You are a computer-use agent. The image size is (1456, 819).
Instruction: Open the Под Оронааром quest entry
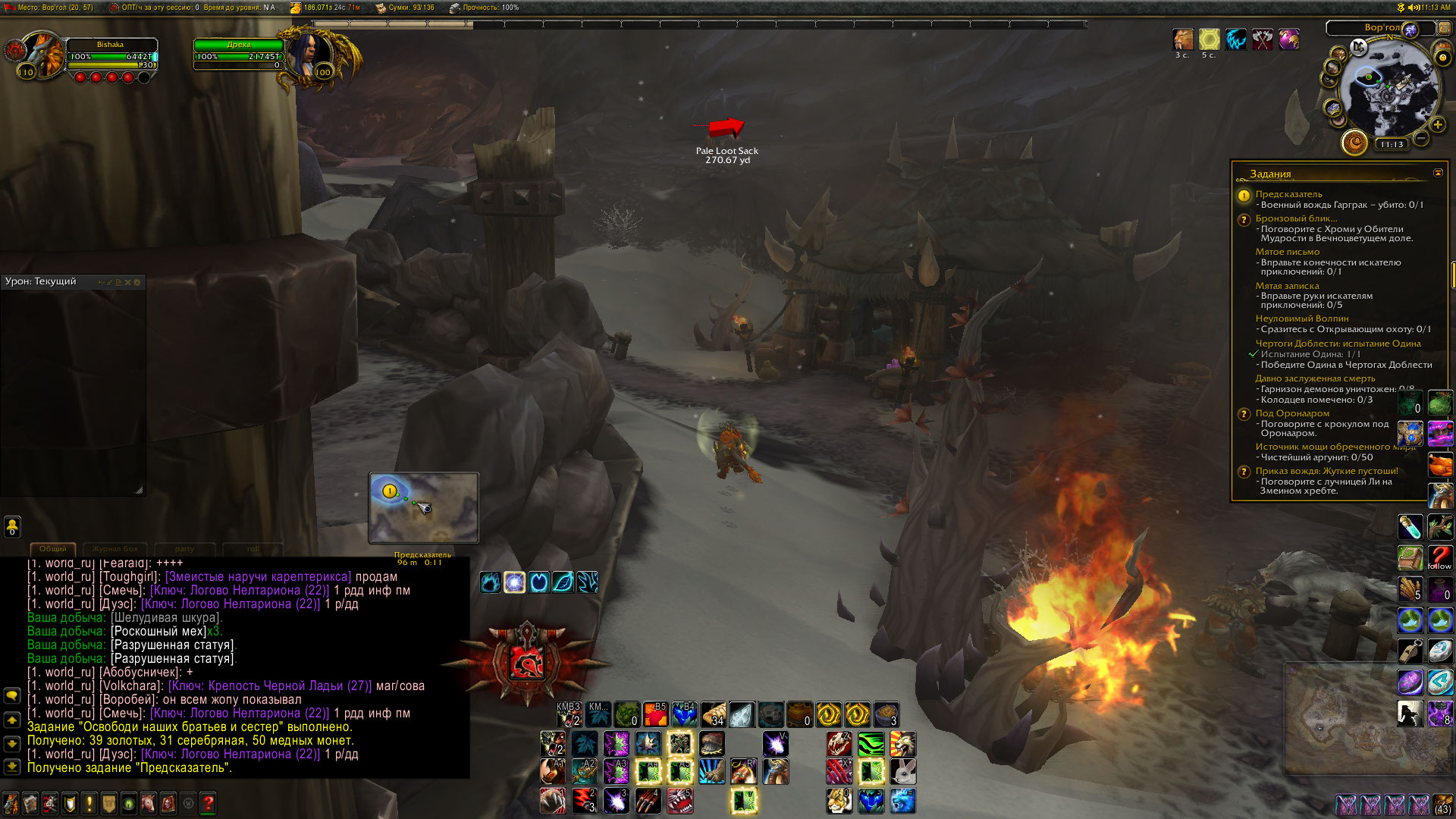pyautogui.click(x=1291, y=413)
